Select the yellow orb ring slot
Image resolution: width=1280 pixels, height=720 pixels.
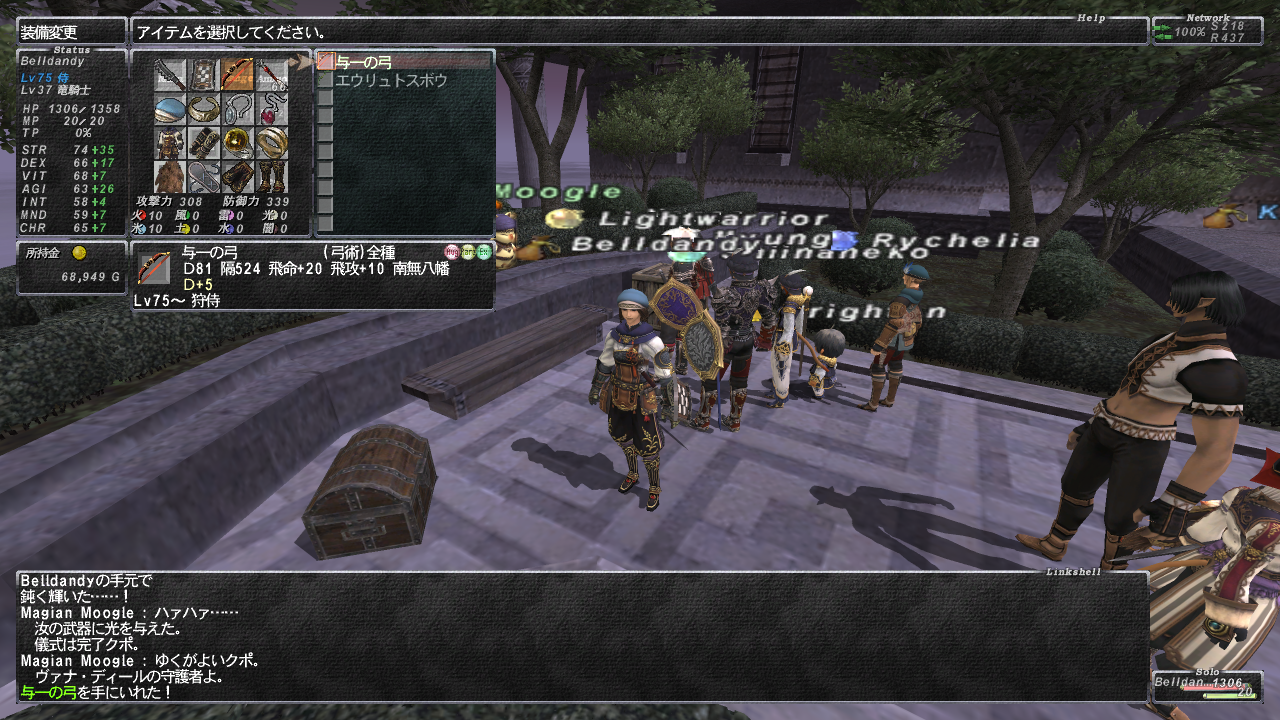click(x=238, y=144)
